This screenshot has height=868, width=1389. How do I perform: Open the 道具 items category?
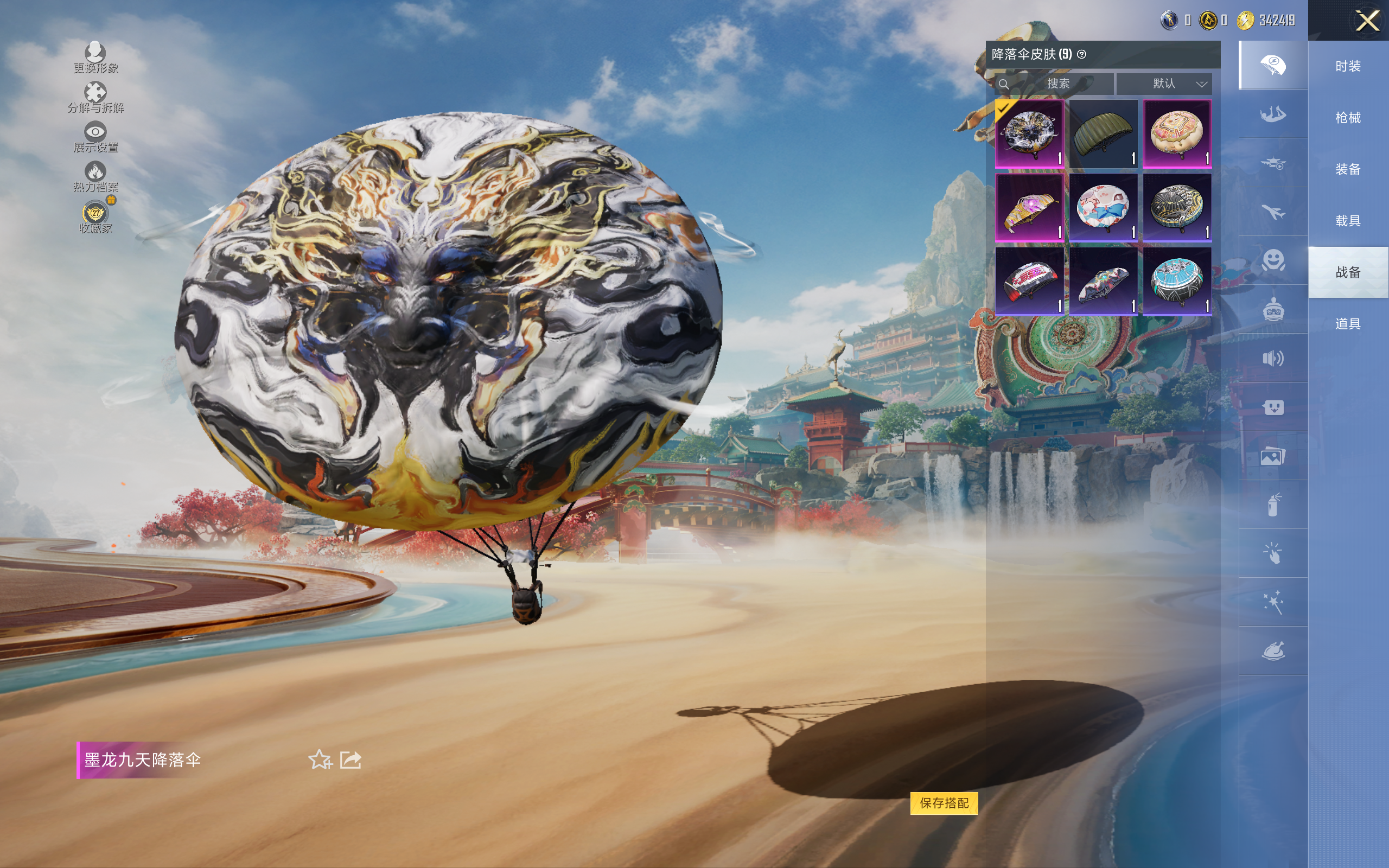[x=1348, y=324]
